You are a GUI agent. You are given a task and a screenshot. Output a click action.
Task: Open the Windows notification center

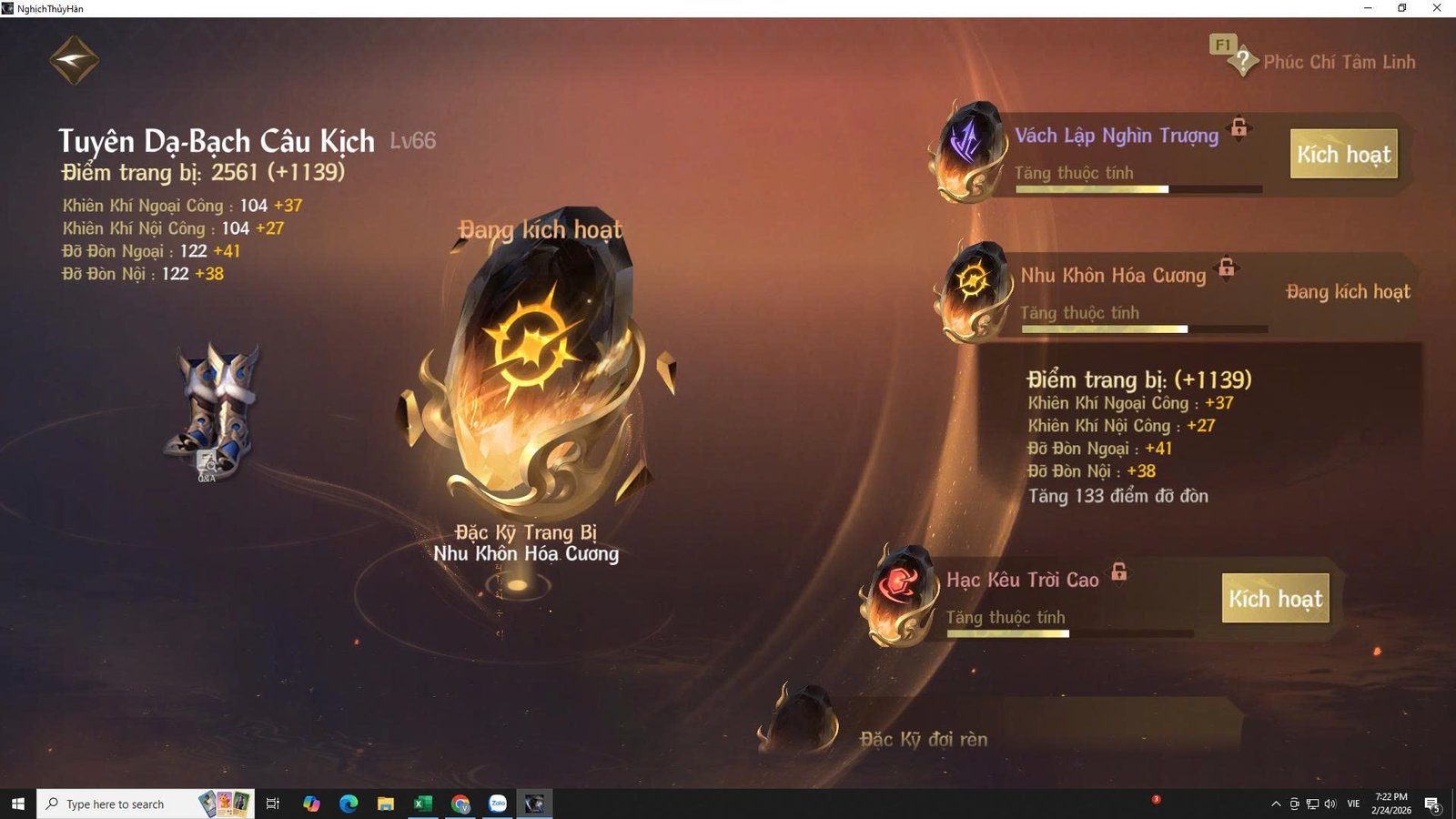click(x=1431, y=804)
